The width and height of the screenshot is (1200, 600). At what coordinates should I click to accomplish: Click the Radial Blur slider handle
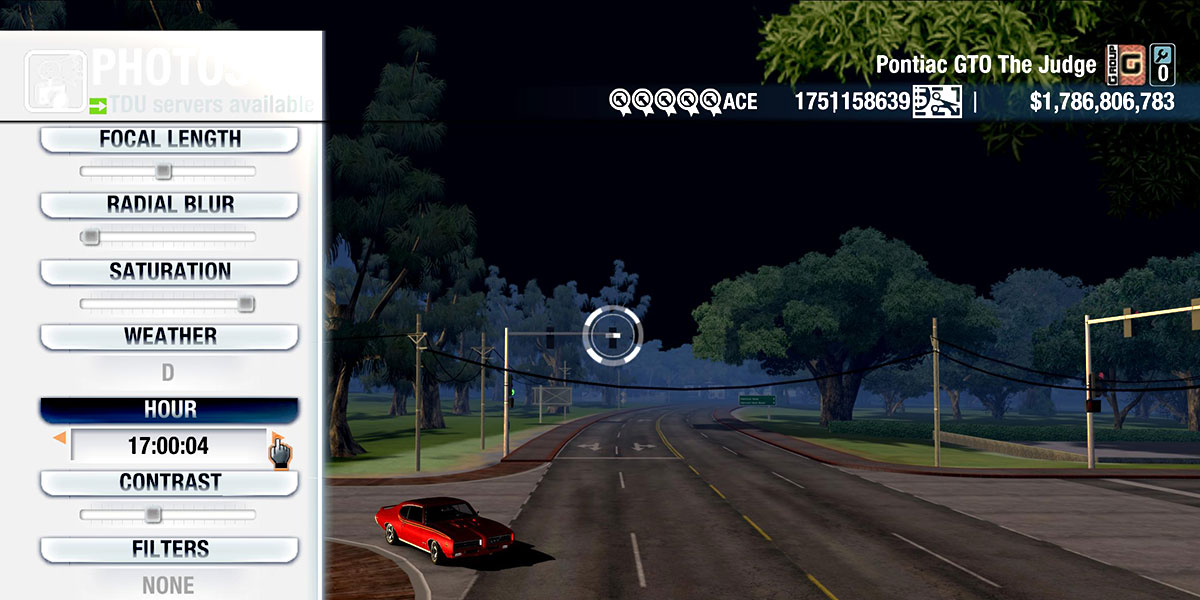pyautogui.click(x=91, y=237)
